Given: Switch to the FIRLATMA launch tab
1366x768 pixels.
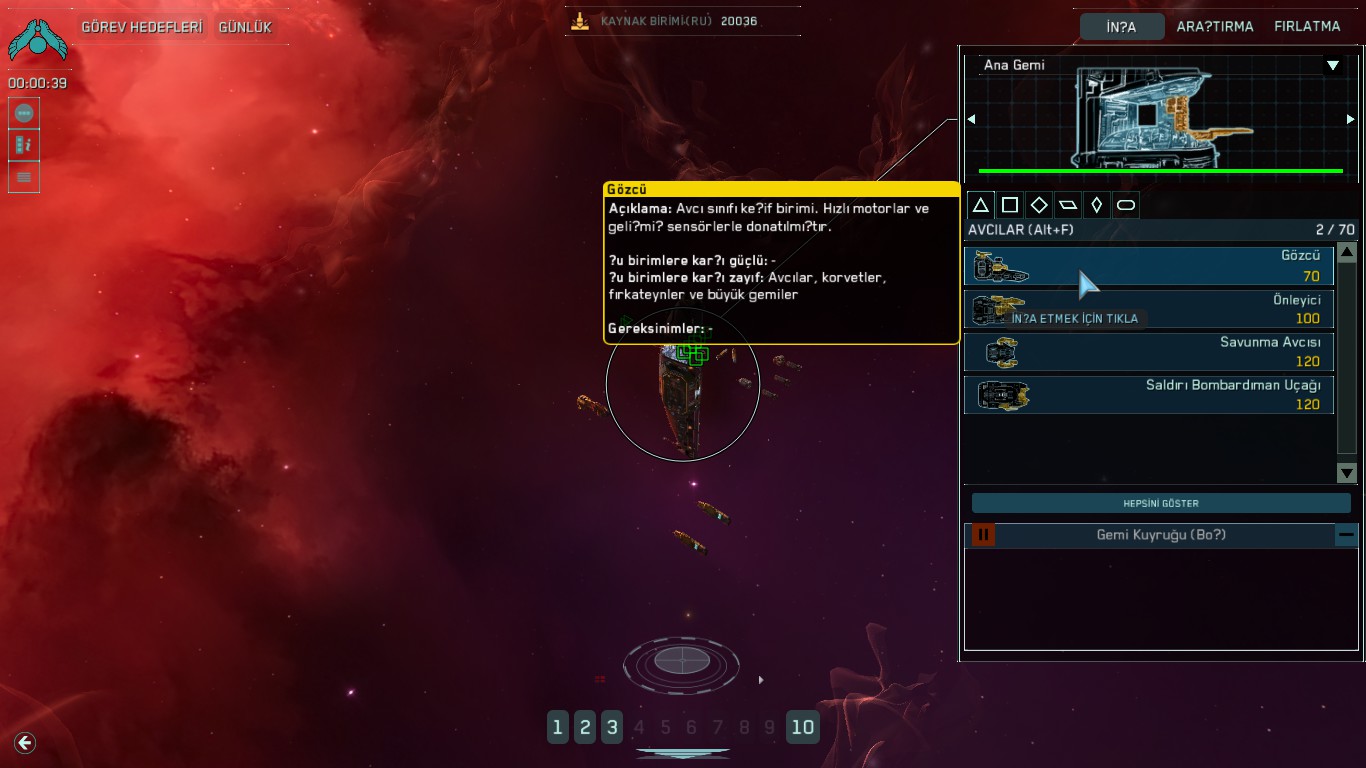Looking at the screenshot, I should (x=1307, y=27).
